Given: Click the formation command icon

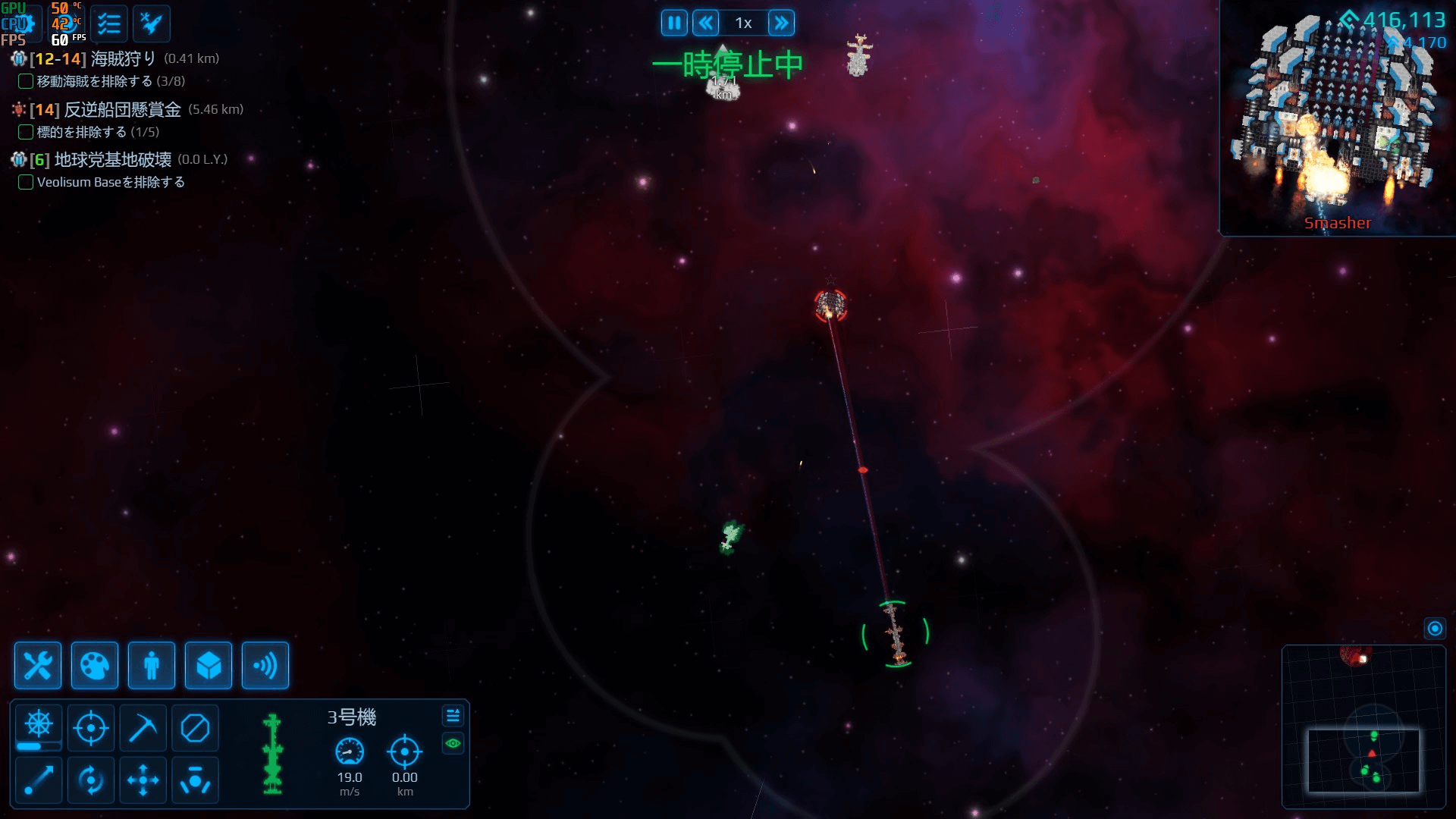Looking at the screenshot, I should [195, 780].
